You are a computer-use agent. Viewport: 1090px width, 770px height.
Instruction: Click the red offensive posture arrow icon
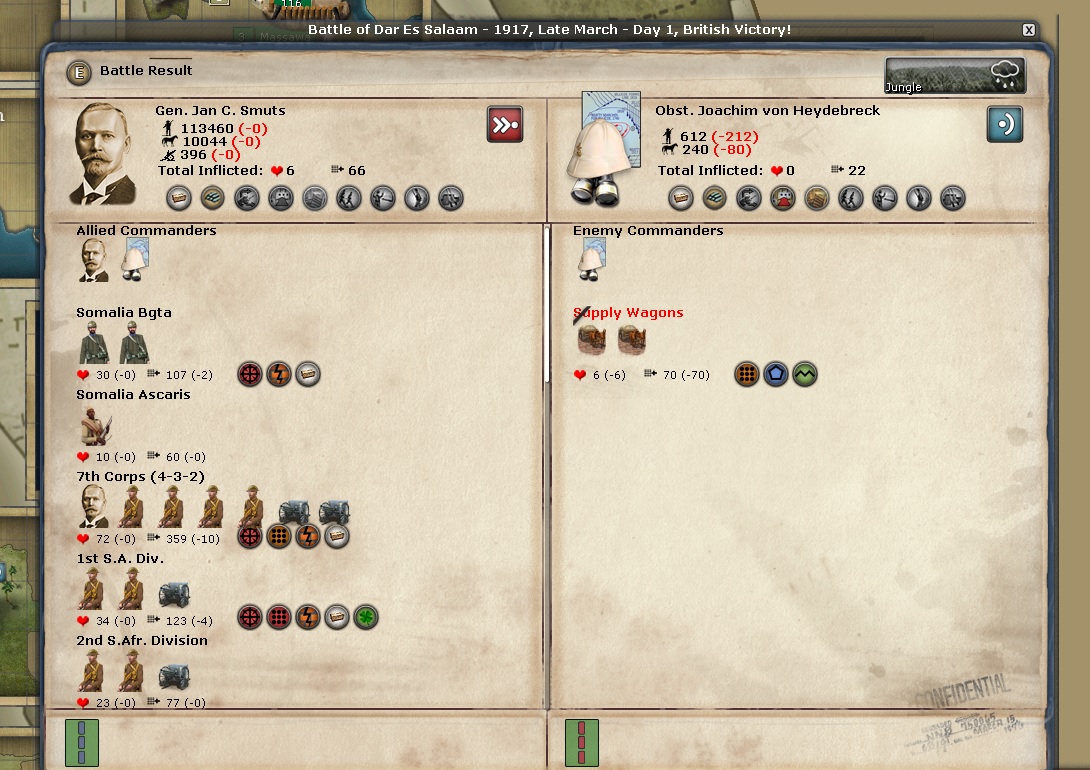coord(505,125)
